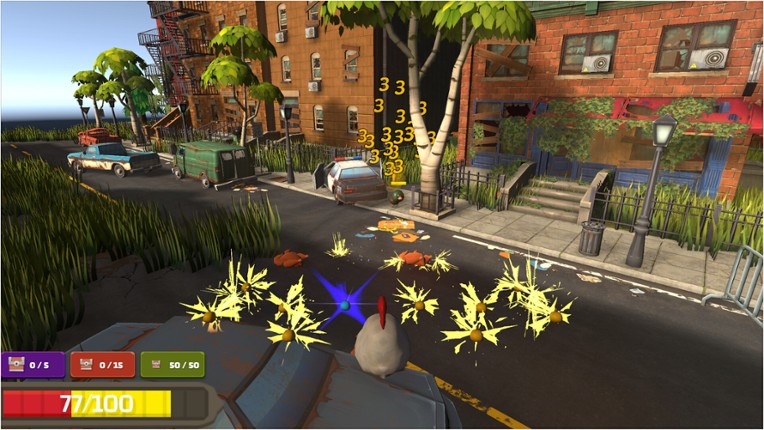Select the red chest tracker showing 0/15
764x430 pixels.
tap(102, 366)
